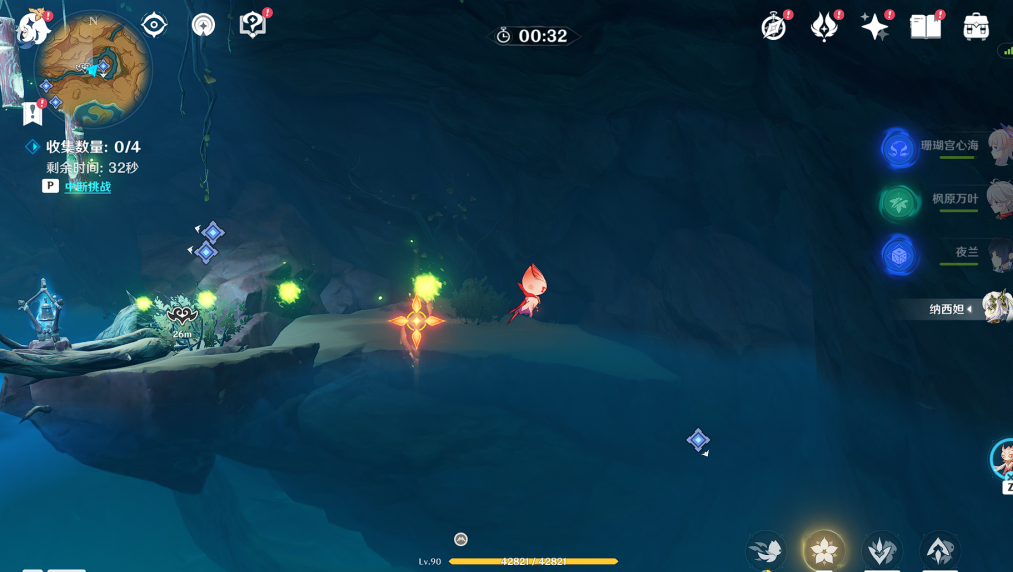Open the open-book handbook icon
1013x572 pixels.
[x=925, y=27]
